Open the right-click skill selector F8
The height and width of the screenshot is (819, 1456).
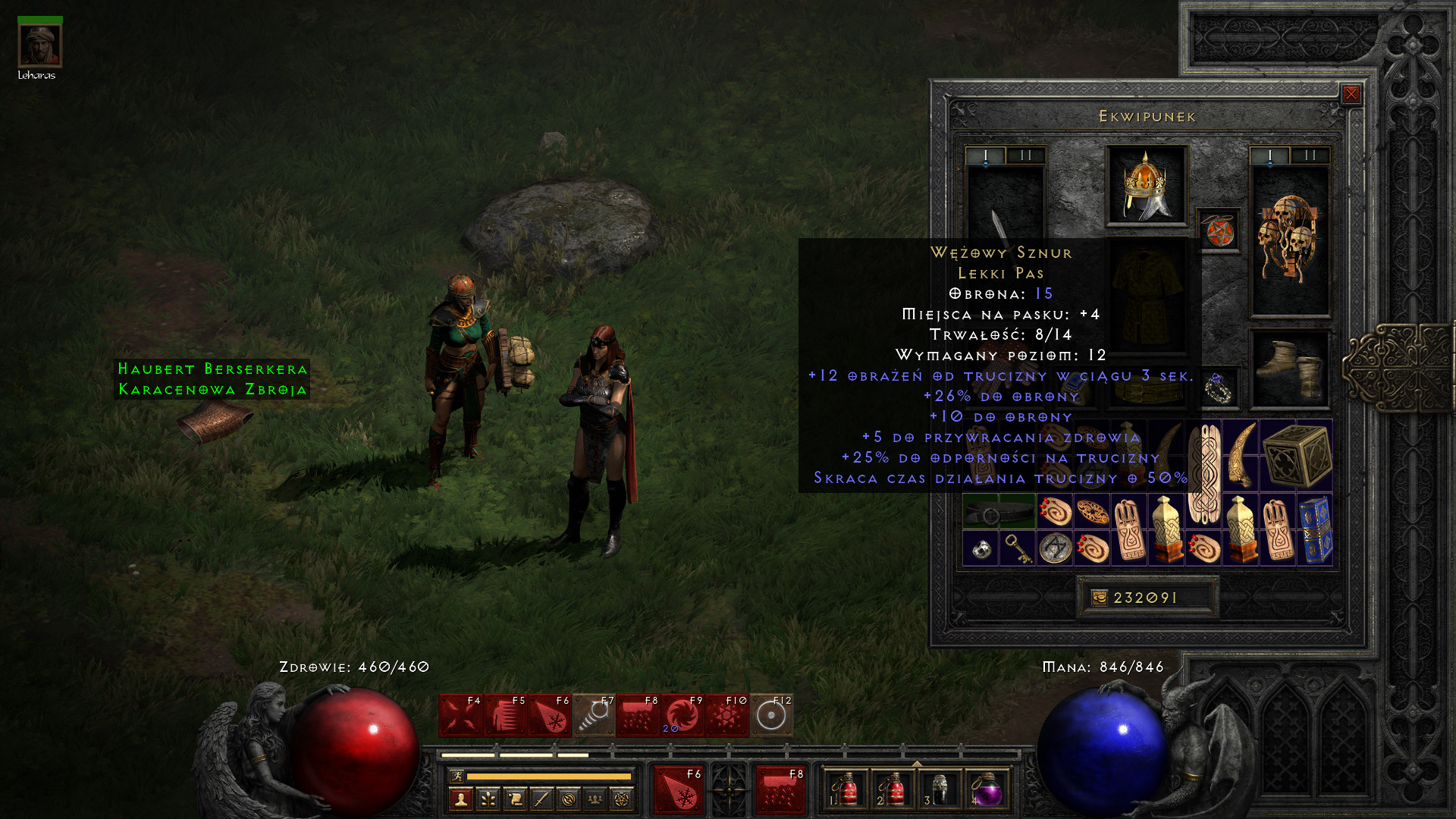click(x=780, y=790)
